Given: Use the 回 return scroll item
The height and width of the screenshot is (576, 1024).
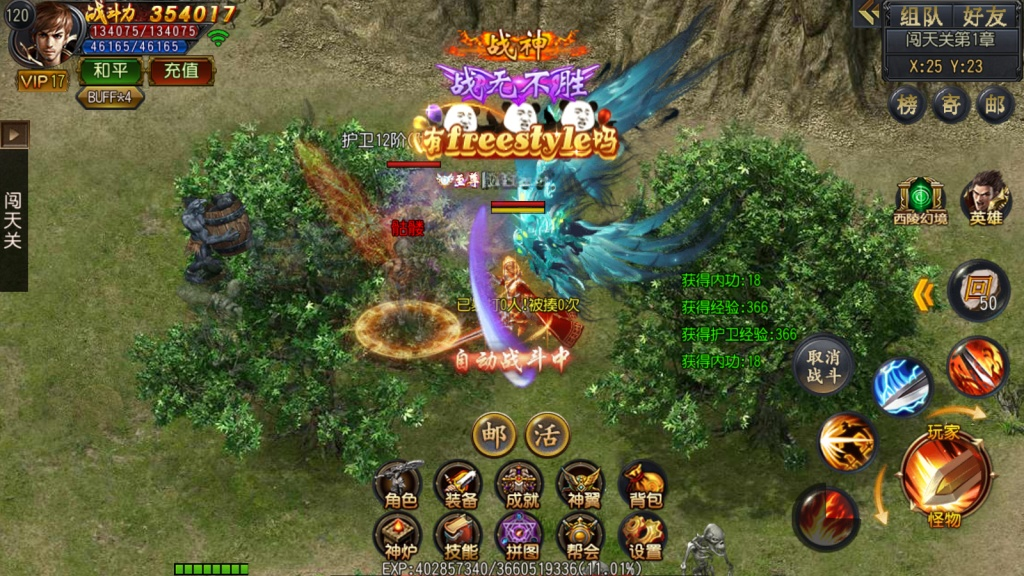Looking at the screenshot, I should click(x=977, y=291).
